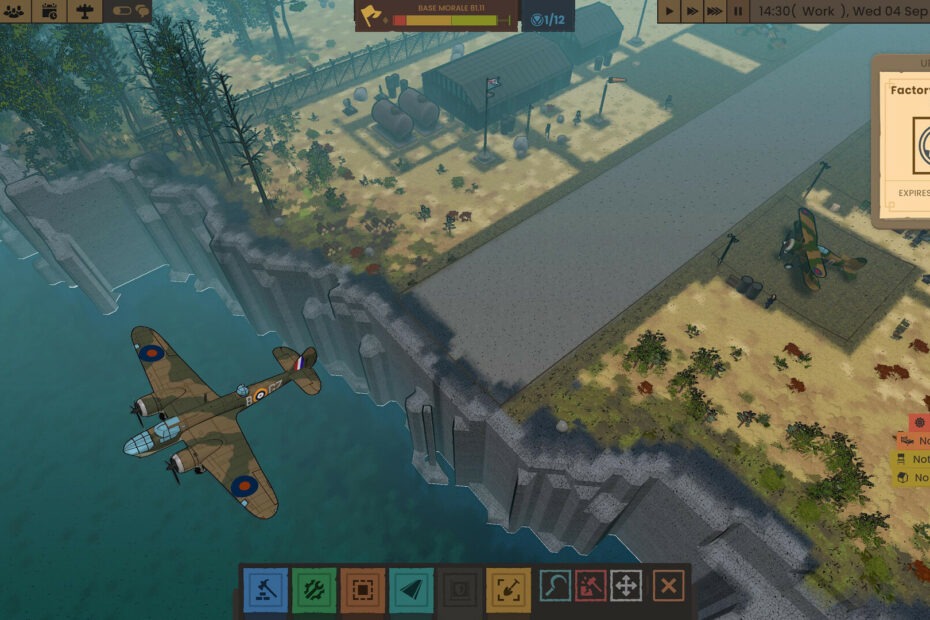
Task: Set game speed to normal play
Action: [x=670, y=11]
